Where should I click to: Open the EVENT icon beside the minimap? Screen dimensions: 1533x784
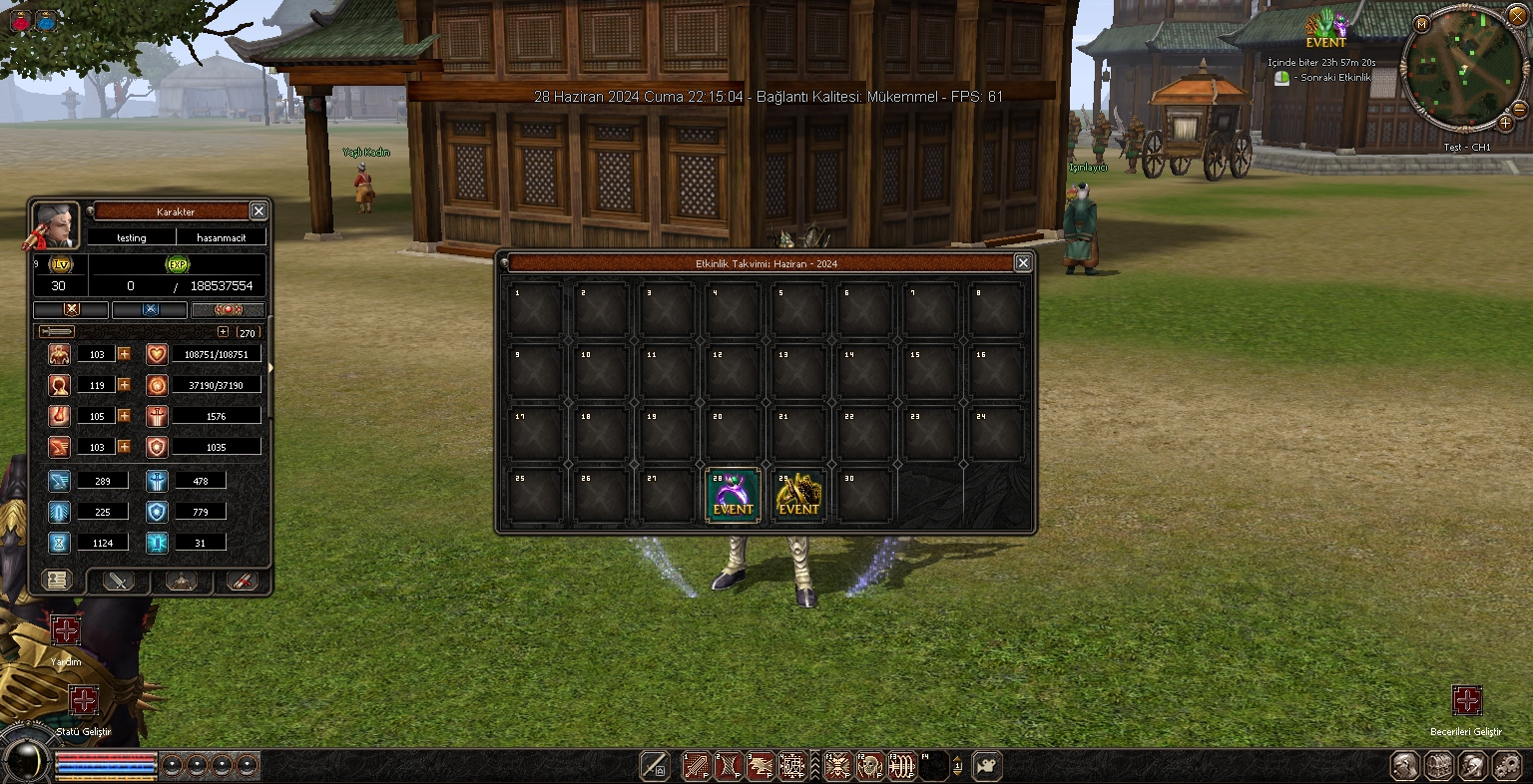click(x=1325, y=30)
